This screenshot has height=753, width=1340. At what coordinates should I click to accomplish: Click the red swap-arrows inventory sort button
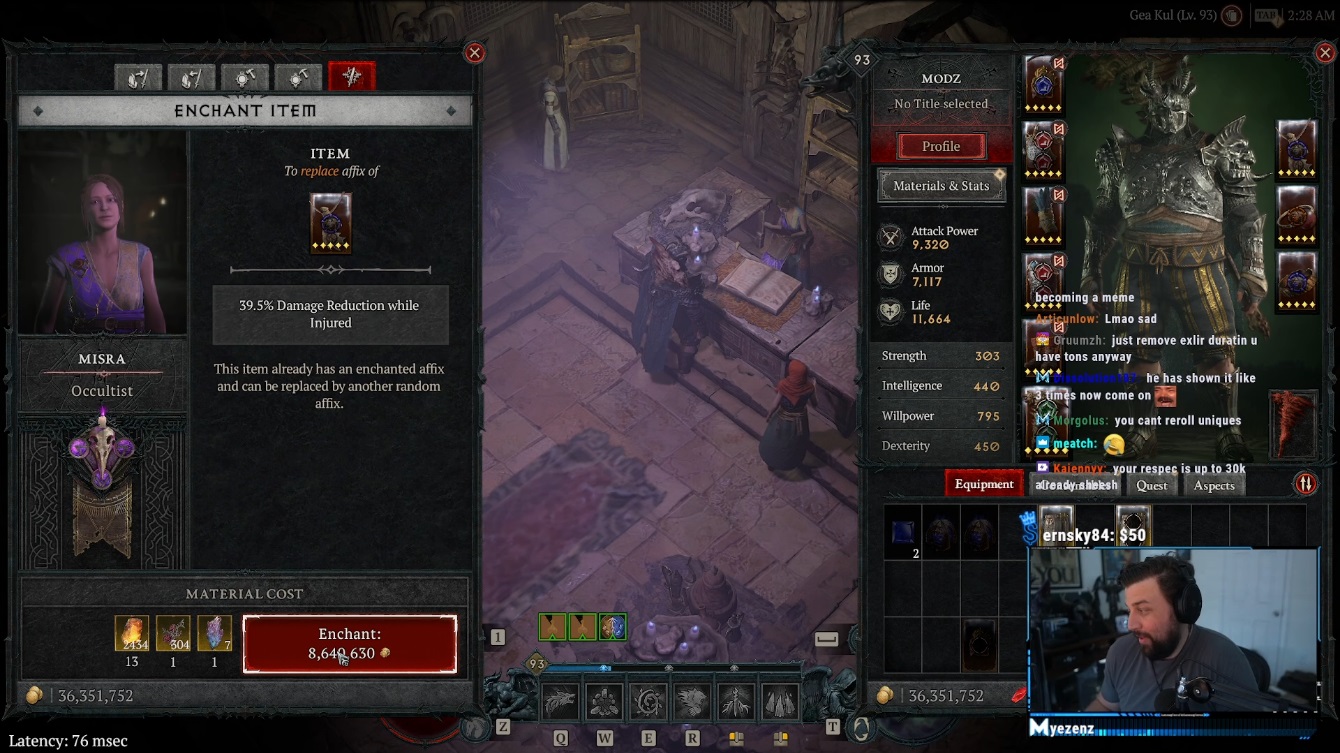tap(1305, 484)
